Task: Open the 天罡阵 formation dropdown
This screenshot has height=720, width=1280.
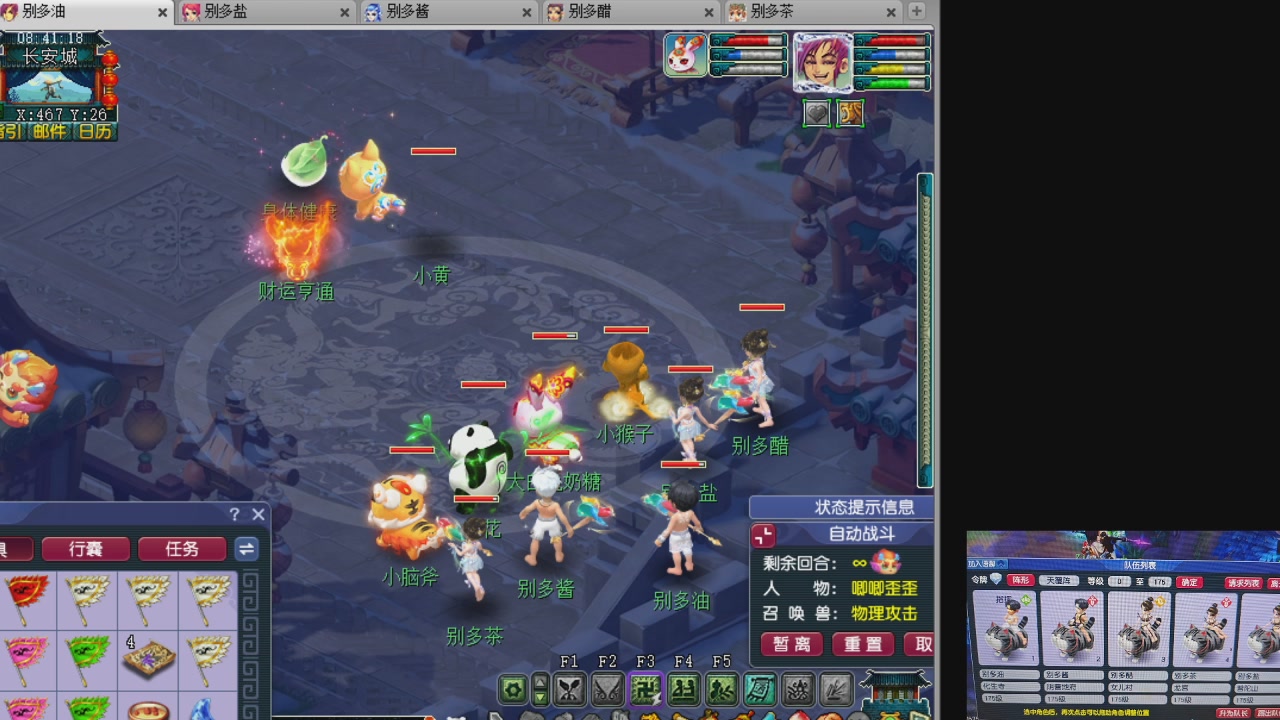Action: click(x=1059, y=581)
